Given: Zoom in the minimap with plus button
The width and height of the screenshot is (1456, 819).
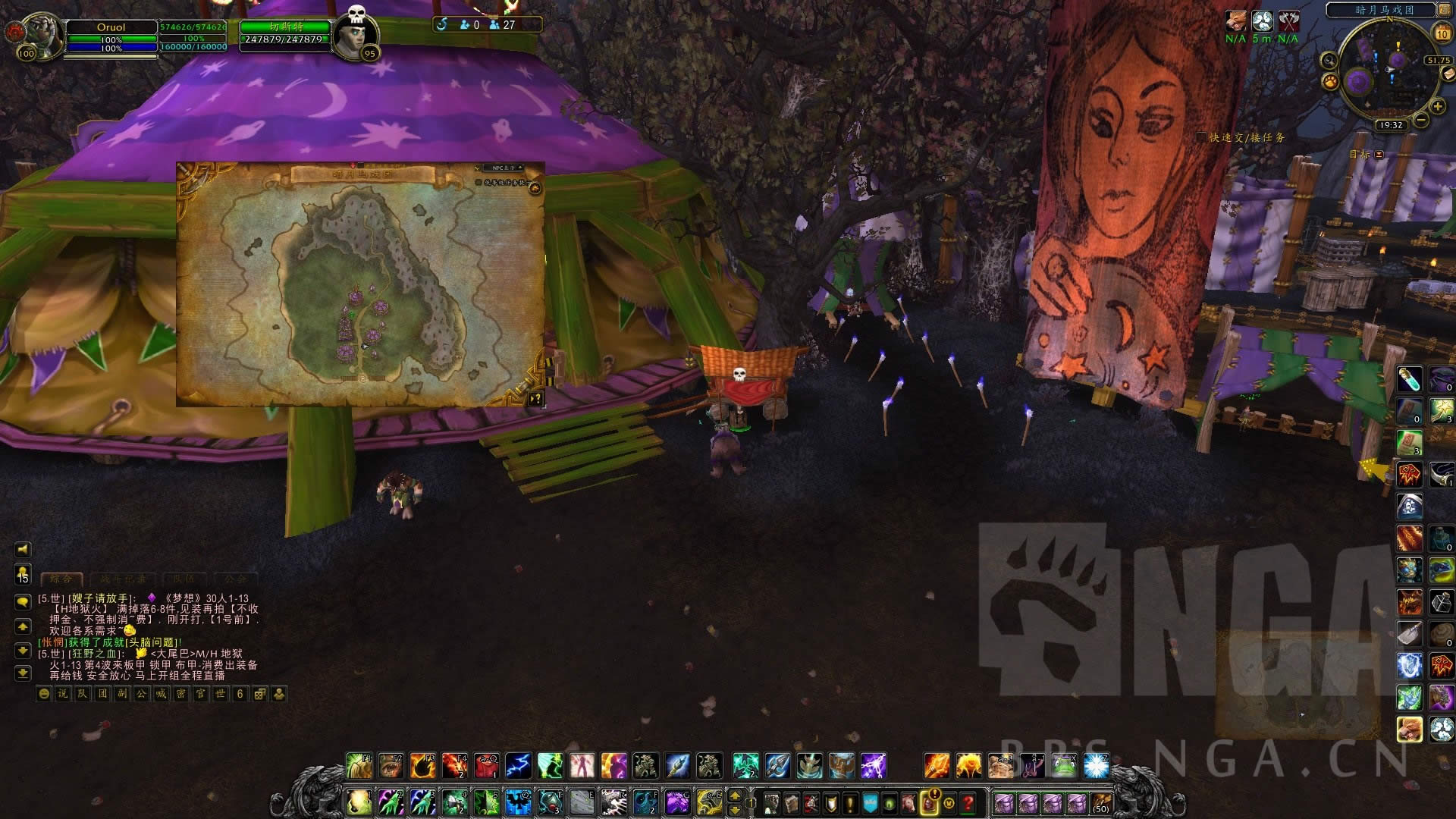Looking at the screenshot, I should [1437, 108].
